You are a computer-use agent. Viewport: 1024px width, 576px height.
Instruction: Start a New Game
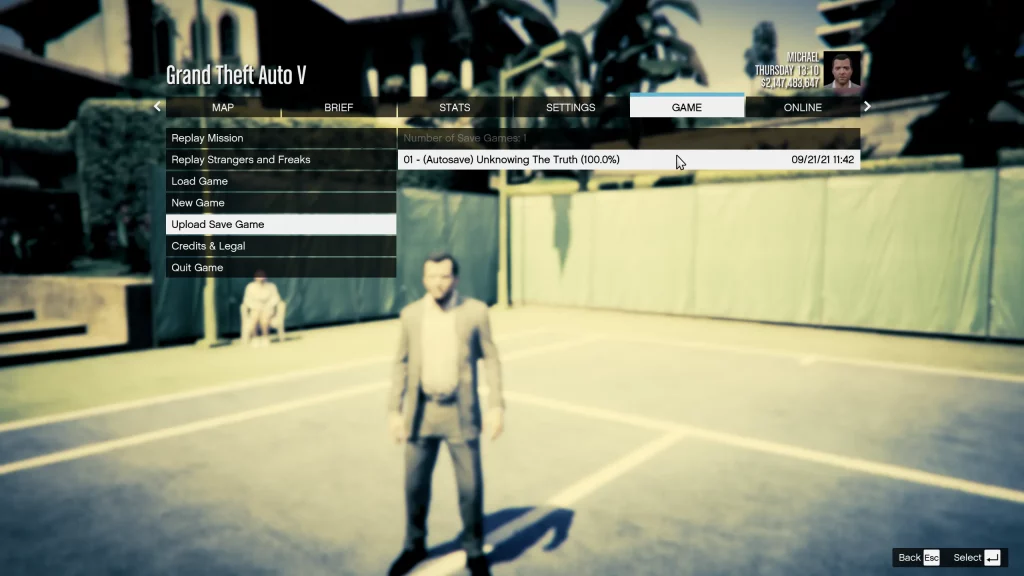281,203
